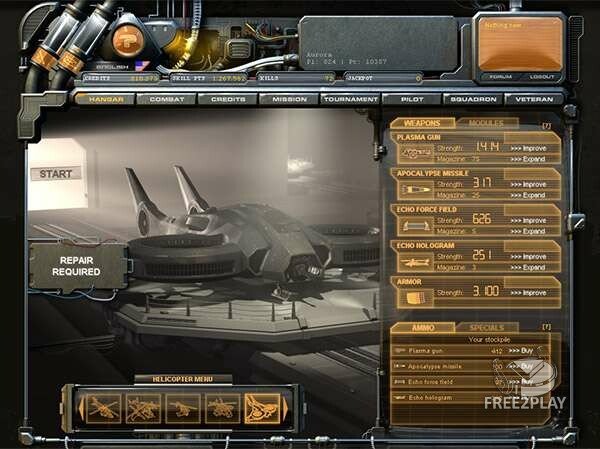Improve Armor strength
Viewport: 600px width, 449px height.
coord(527,292)
